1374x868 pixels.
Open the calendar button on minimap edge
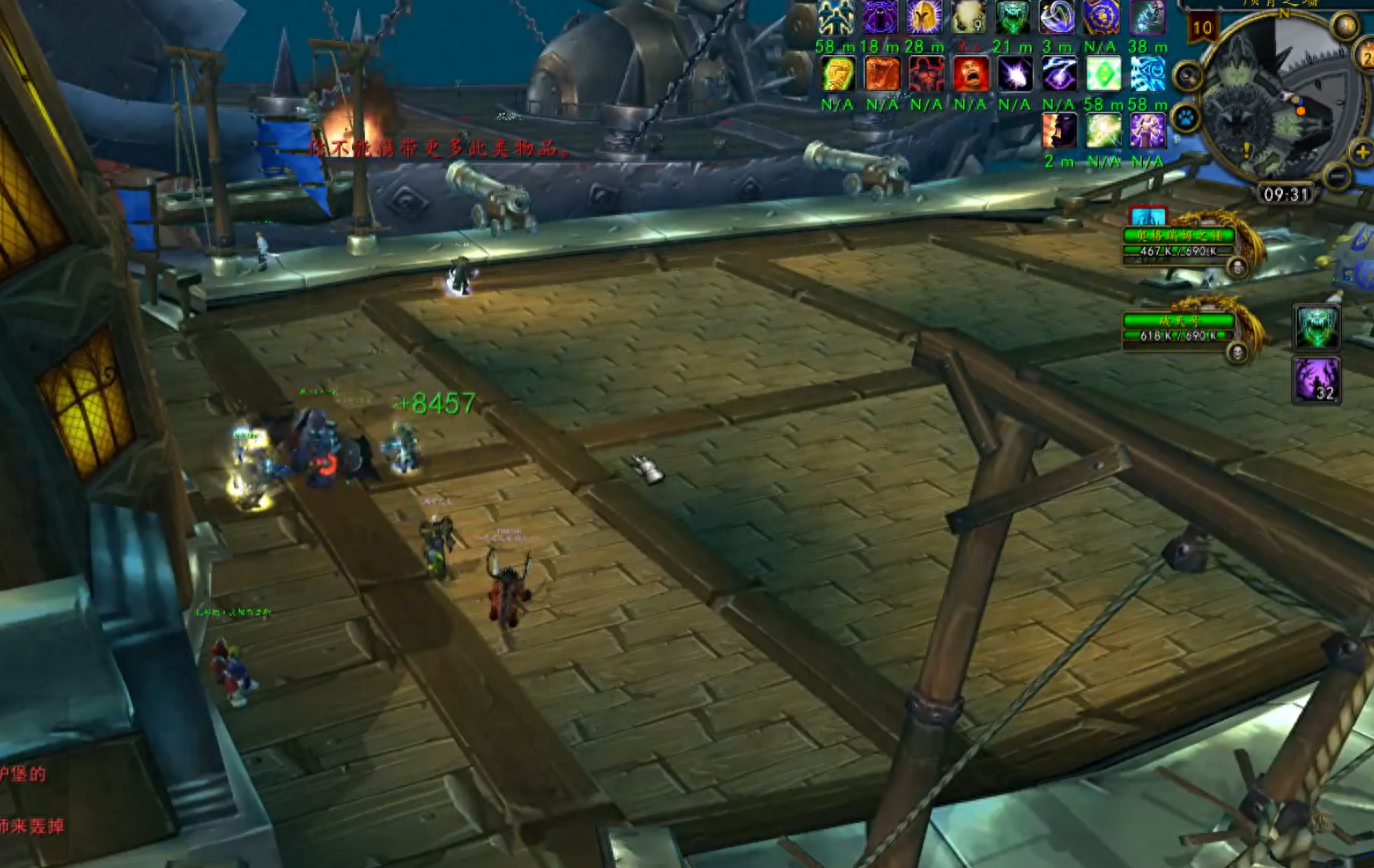click(x=1366, y=57)
